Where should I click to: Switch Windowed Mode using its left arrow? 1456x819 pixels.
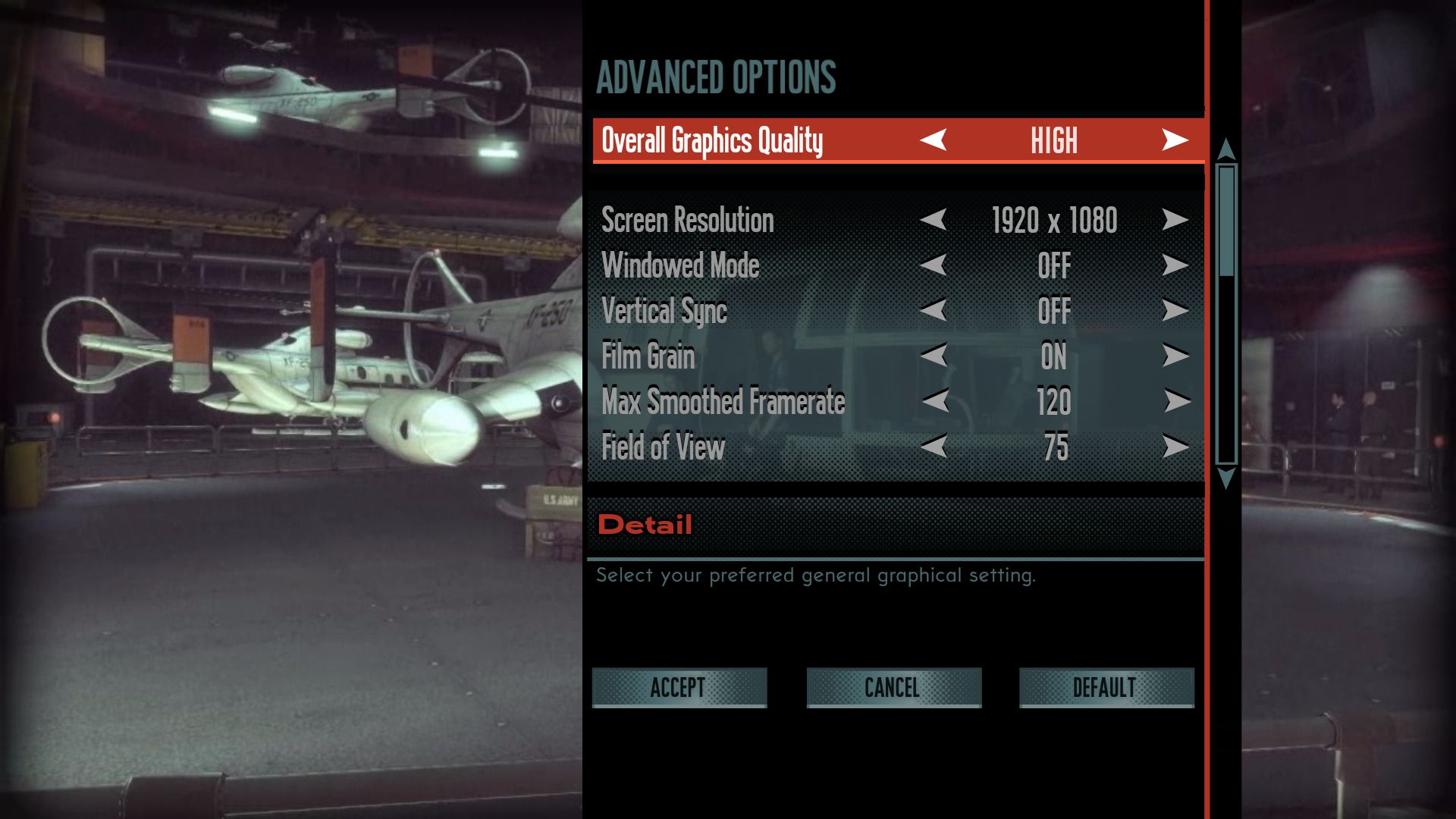tap(934, 265)
